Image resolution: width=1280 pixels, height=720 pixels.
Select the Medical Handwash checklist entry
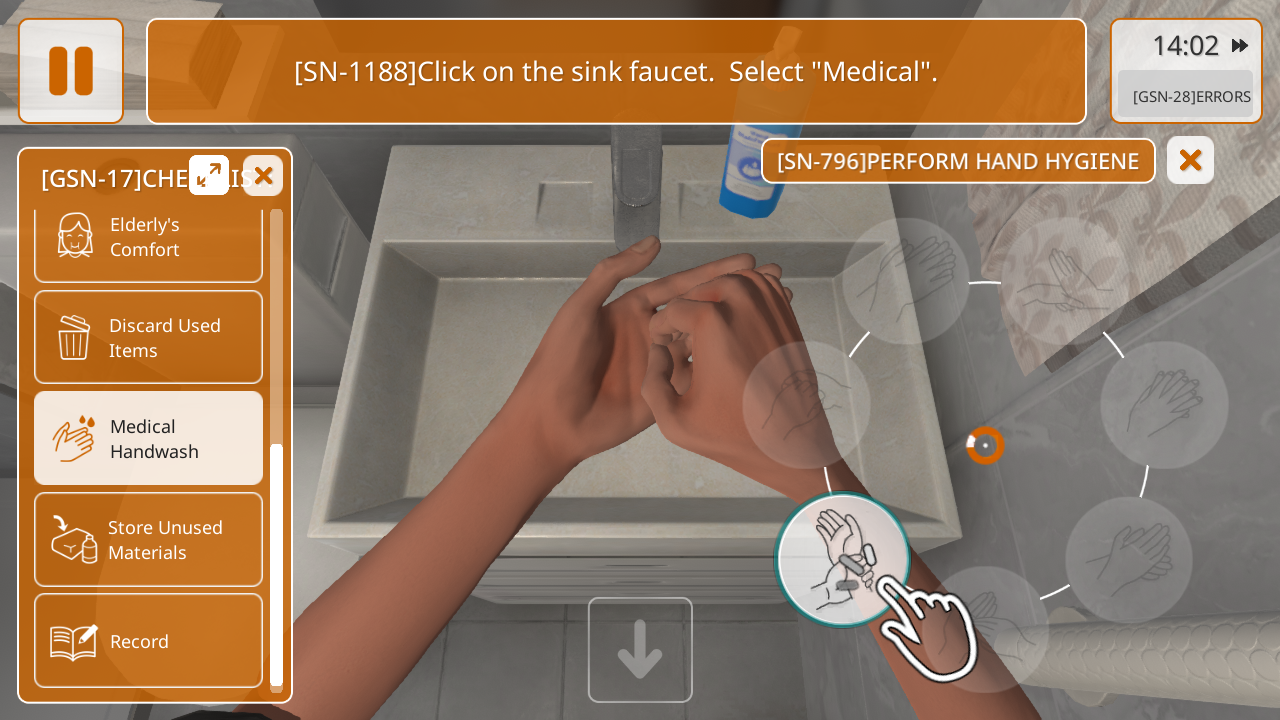[x=148, y=439]
